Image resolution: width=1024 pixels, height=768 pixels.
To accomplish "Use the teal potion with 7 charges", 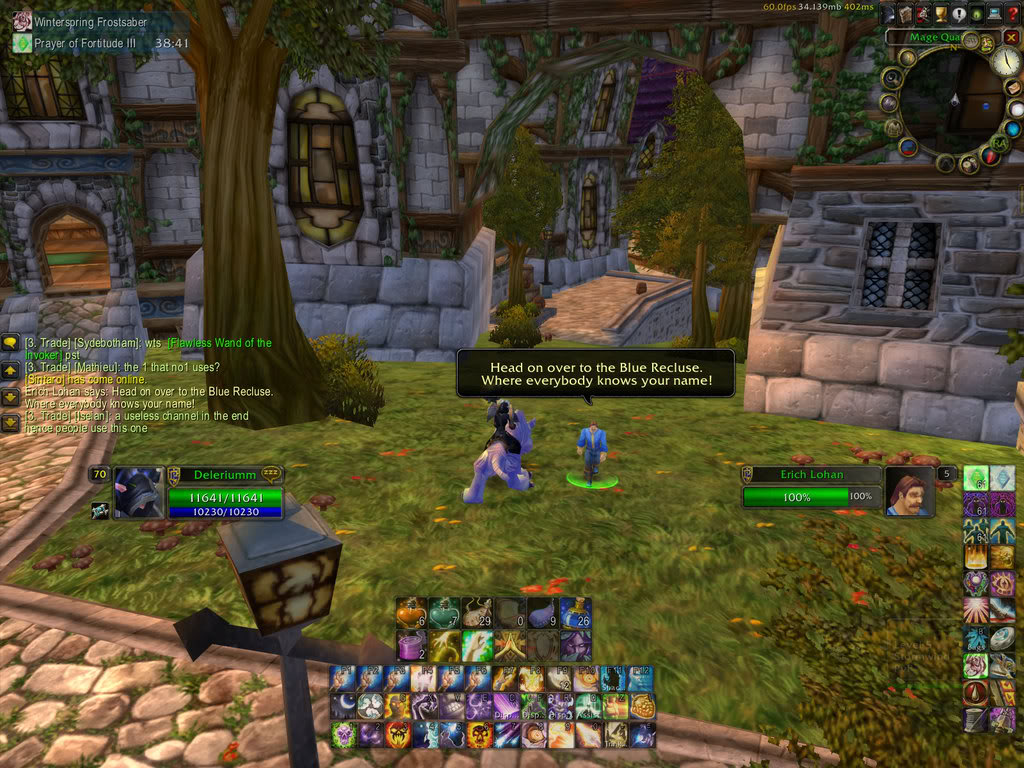I will click(444, 612).
